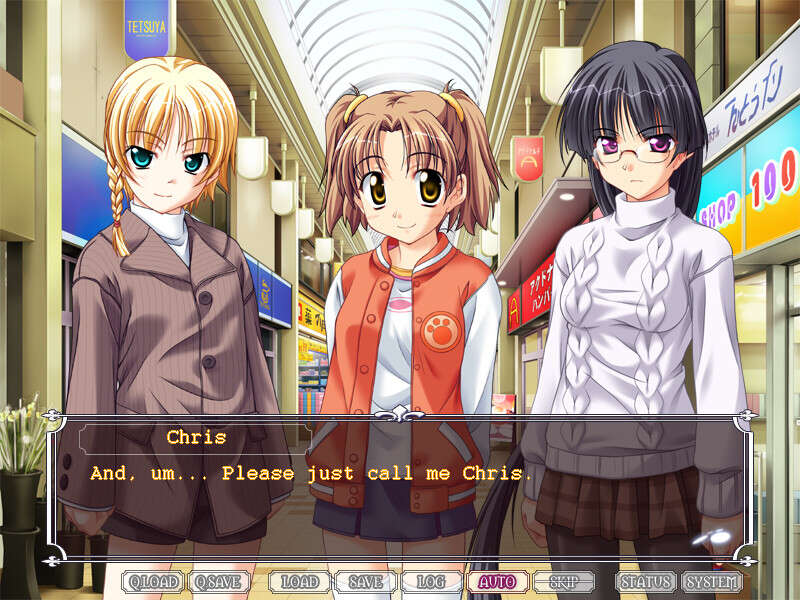Screen dimensions: 800x600
Task: Click the QLOAD quick load button
Action: pyautogui.click(x=154, y=581)
